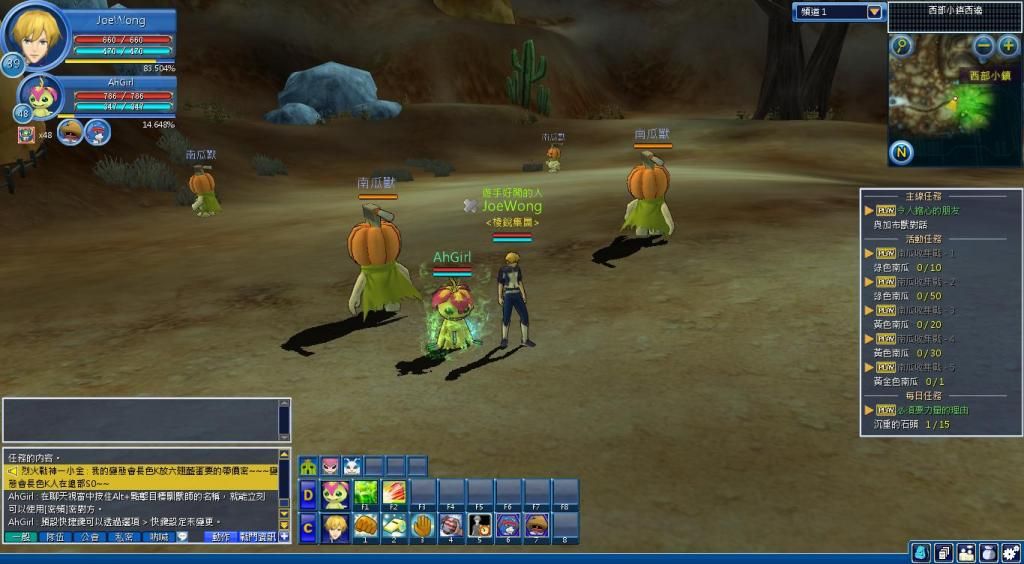Select the D Digimon quickbar button

309,493
